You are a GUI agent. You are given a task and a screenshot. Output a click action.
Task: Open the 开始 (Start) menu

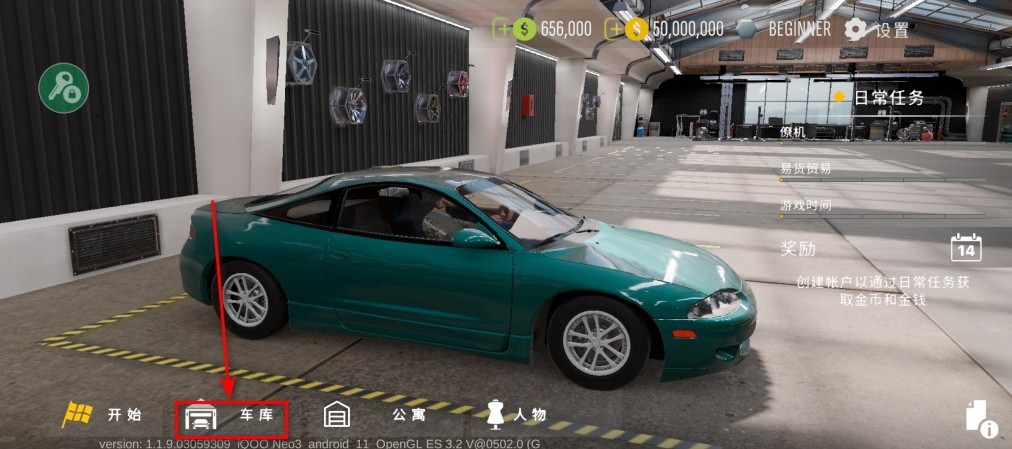(103, 414)
